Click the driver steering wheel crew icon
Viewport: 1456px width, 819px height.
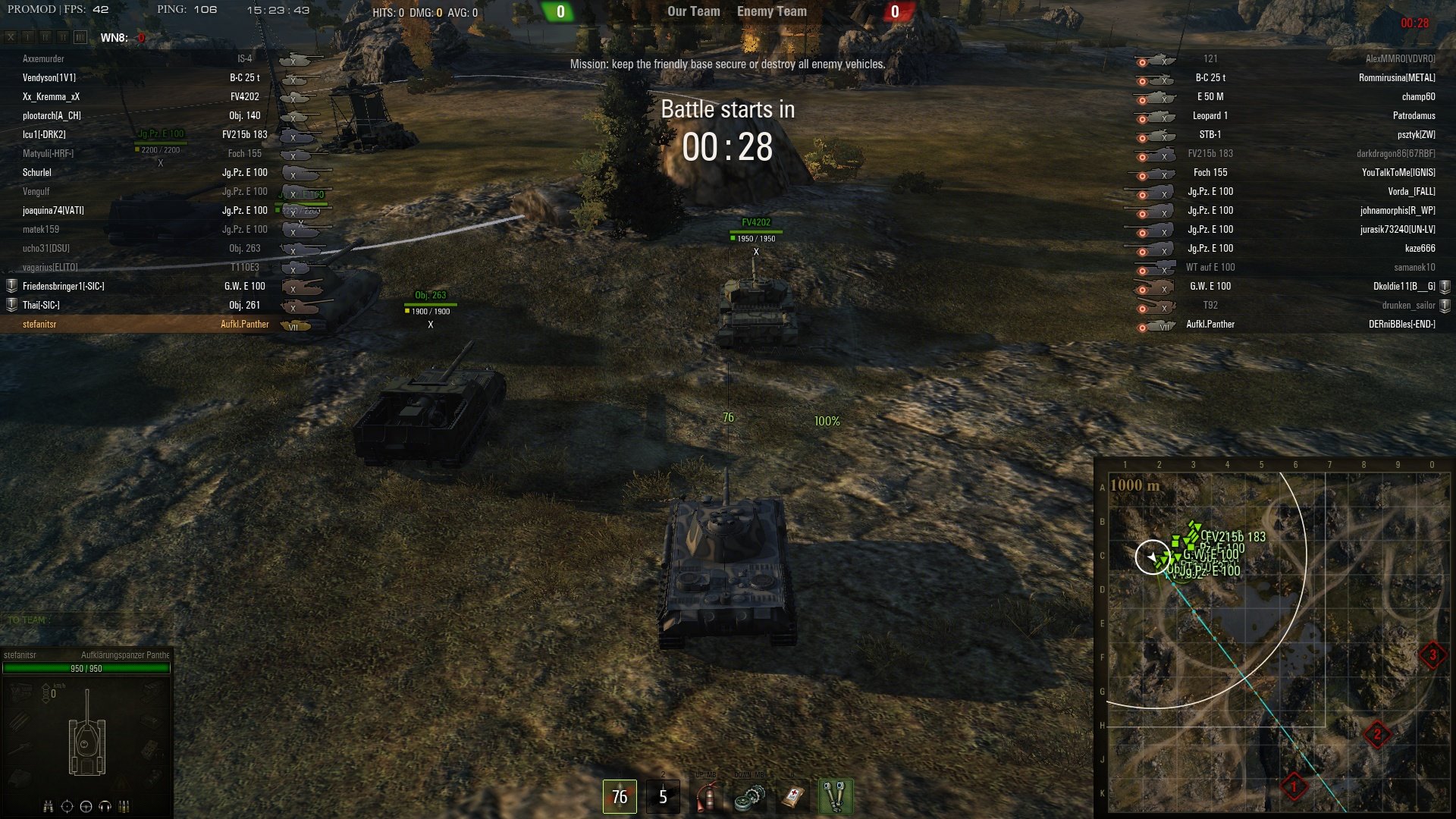tap(86, 806)
